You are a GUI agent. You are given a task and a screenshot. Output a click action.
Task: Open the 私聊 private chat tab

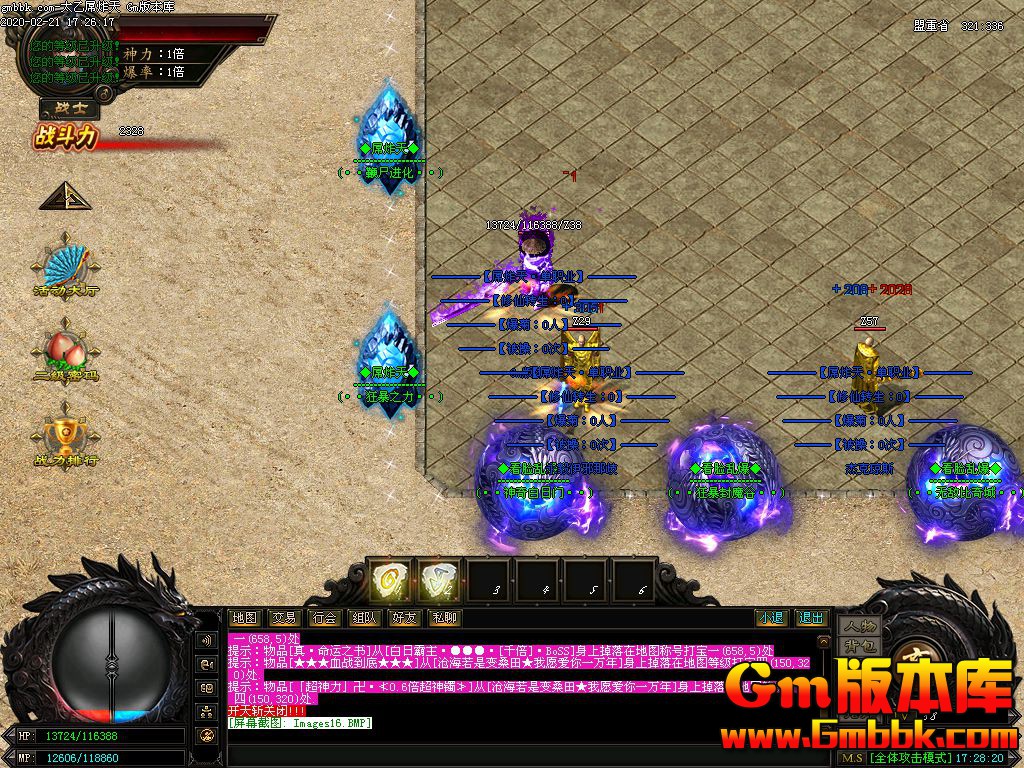[443, 618]
